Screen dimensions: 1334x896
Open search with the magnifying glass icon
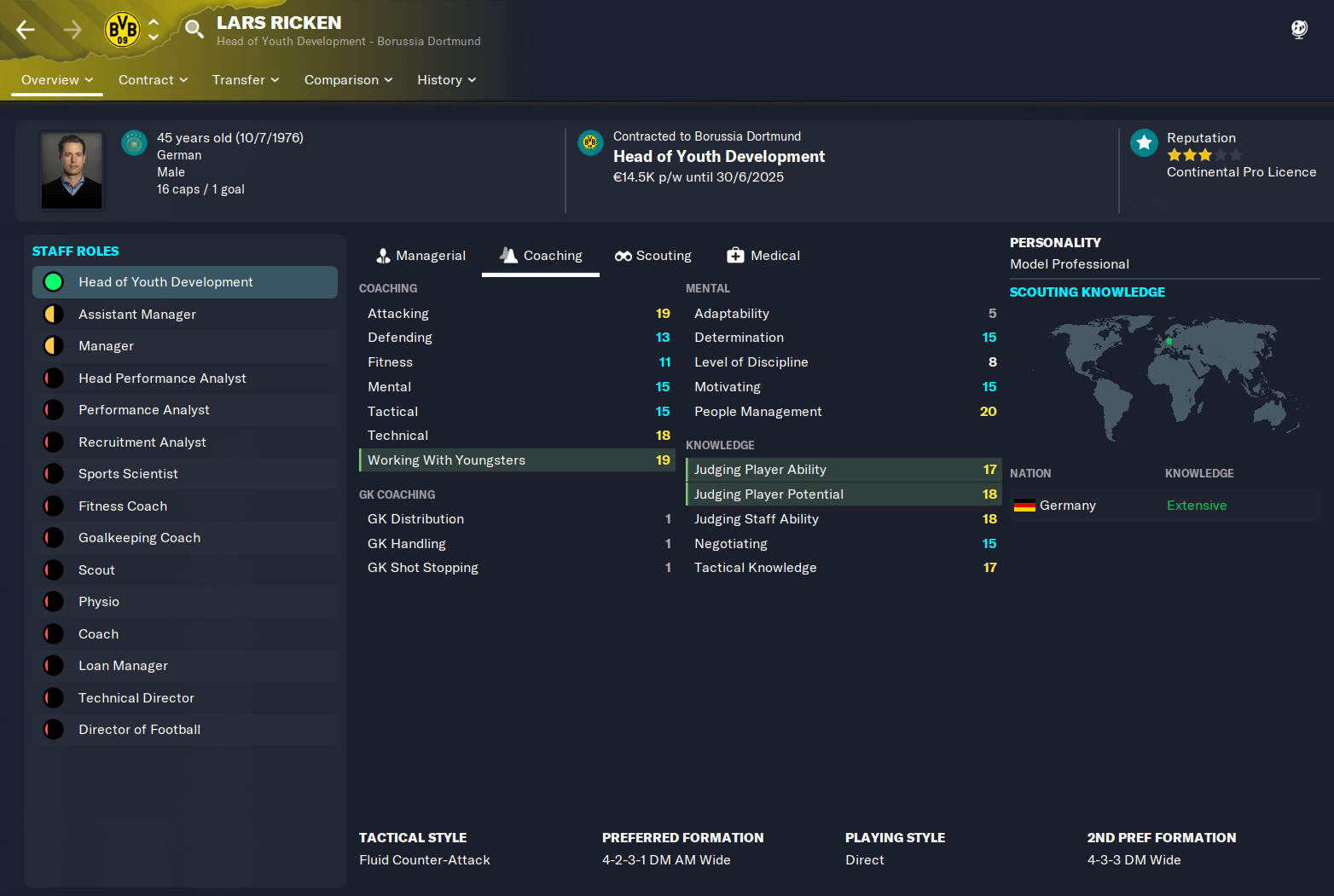[194, 28]
